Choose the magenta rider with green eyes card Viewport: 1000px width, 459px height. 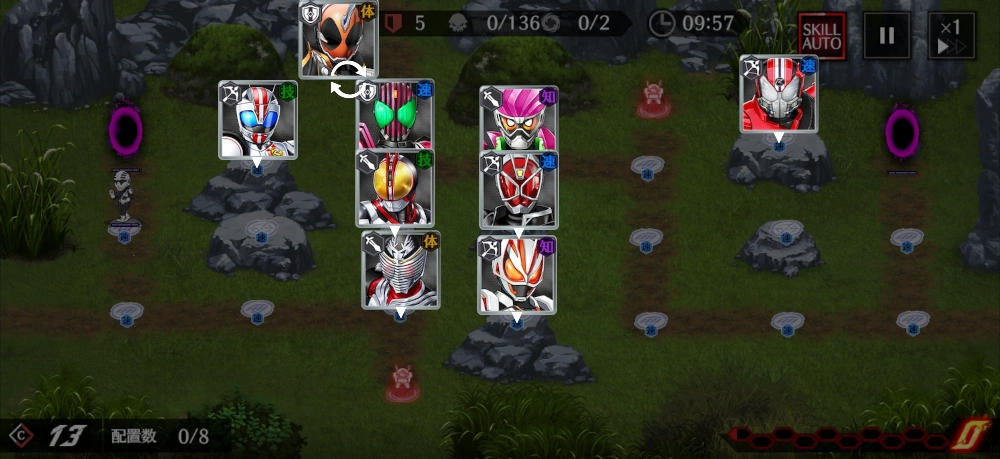pyautogui.click(x=397, y=118)
